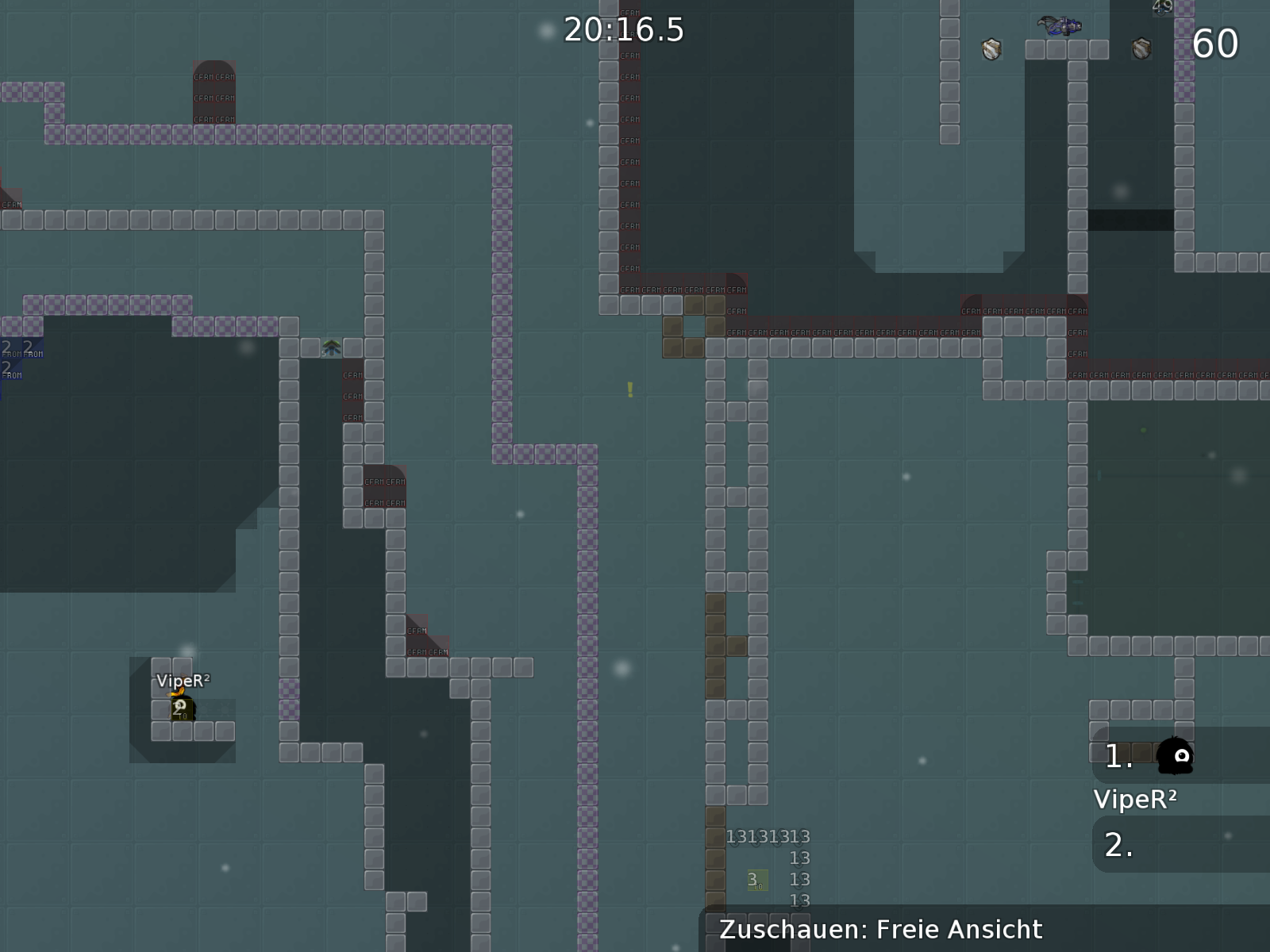Select the '2.' leaderboard entry
This screenshot has height=952, width=1270.
[x=1118, y=845]
